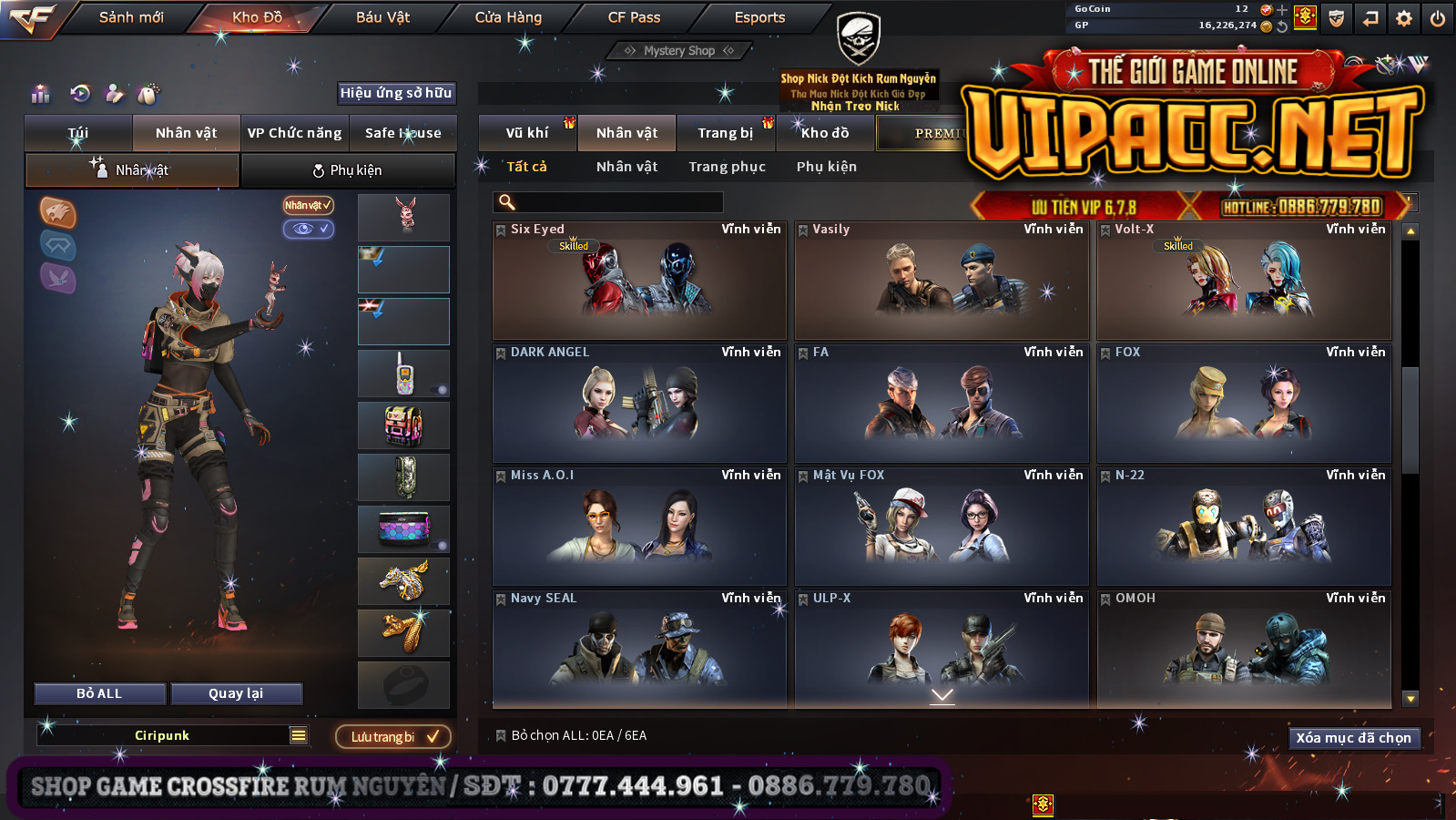Switch to the Phụ kiện accessories sub-tab
This screenshot has width=1456, height=820.
[347, 170]
